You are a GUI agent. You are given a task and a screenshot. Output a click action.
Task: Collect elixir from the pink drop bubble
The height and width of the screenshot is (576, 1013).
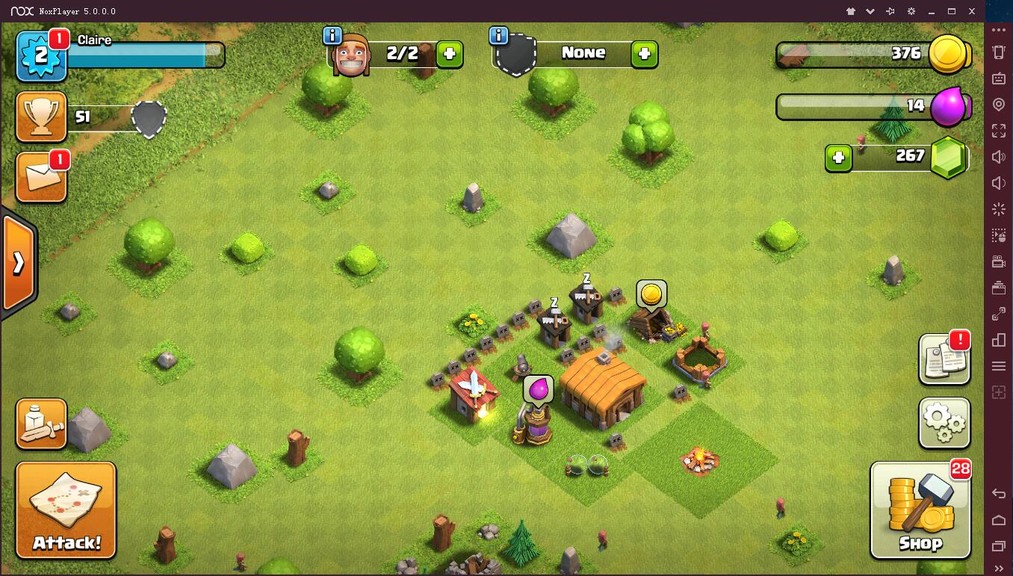pyautogui.click(x=538, y=389)
